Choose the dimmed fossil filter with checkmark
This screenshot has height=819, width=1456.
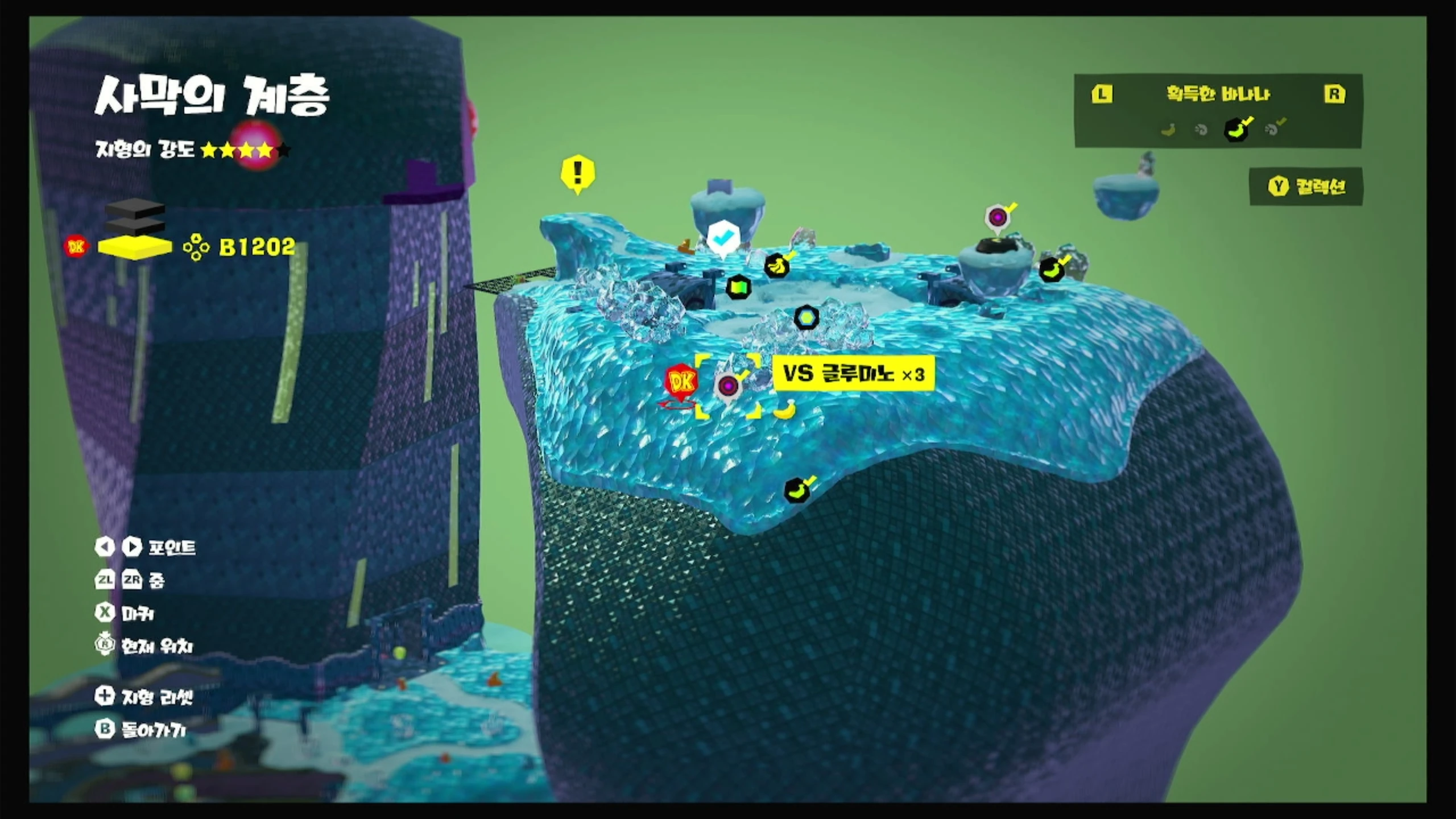[x=1272, y=130]
